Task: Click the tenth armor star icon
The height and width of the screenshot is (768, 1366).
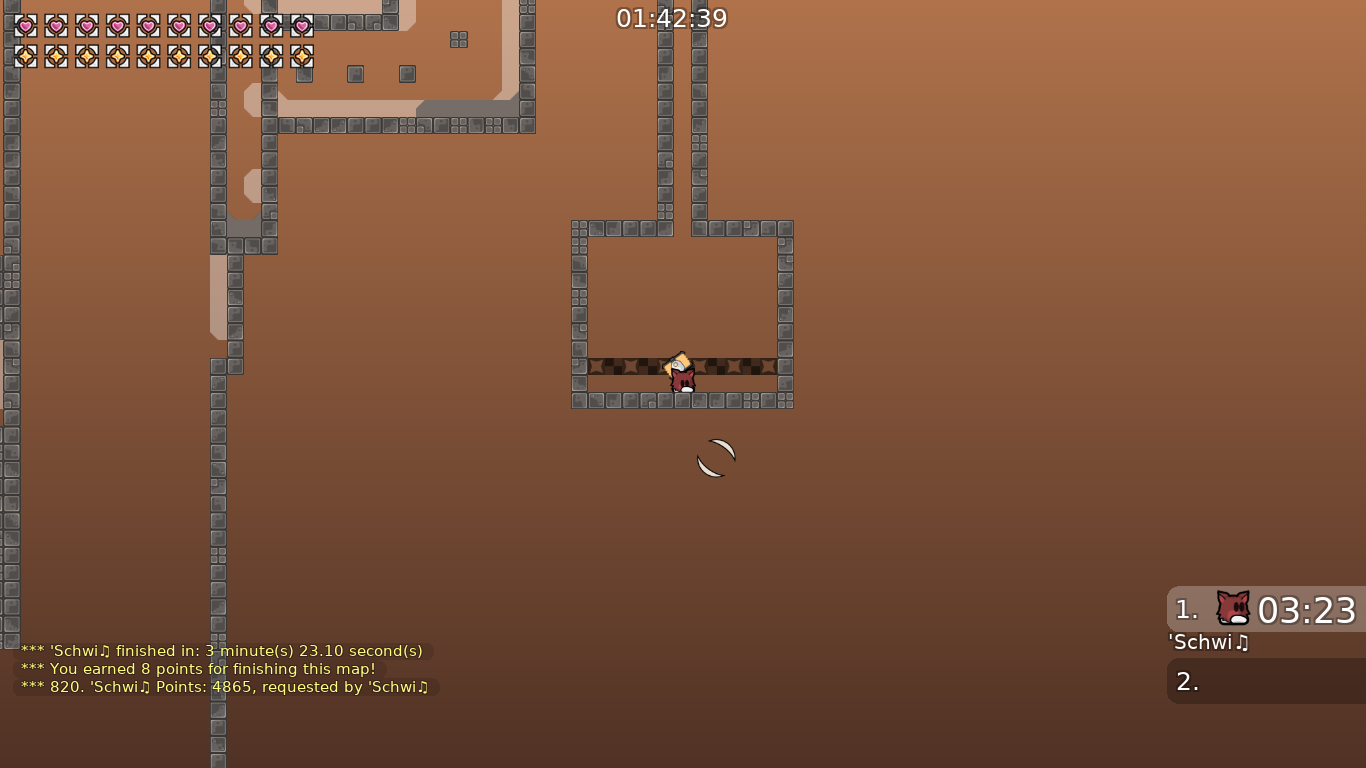Action: tap(302, 57)
